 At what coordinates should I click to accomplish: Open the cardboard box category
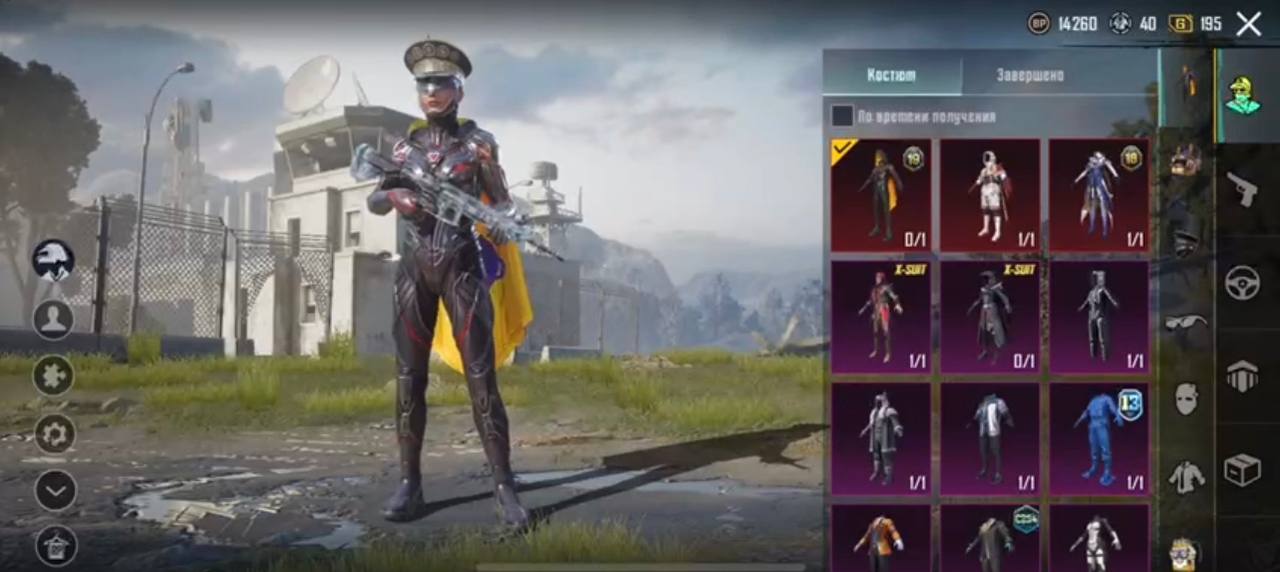[1243, 470]
